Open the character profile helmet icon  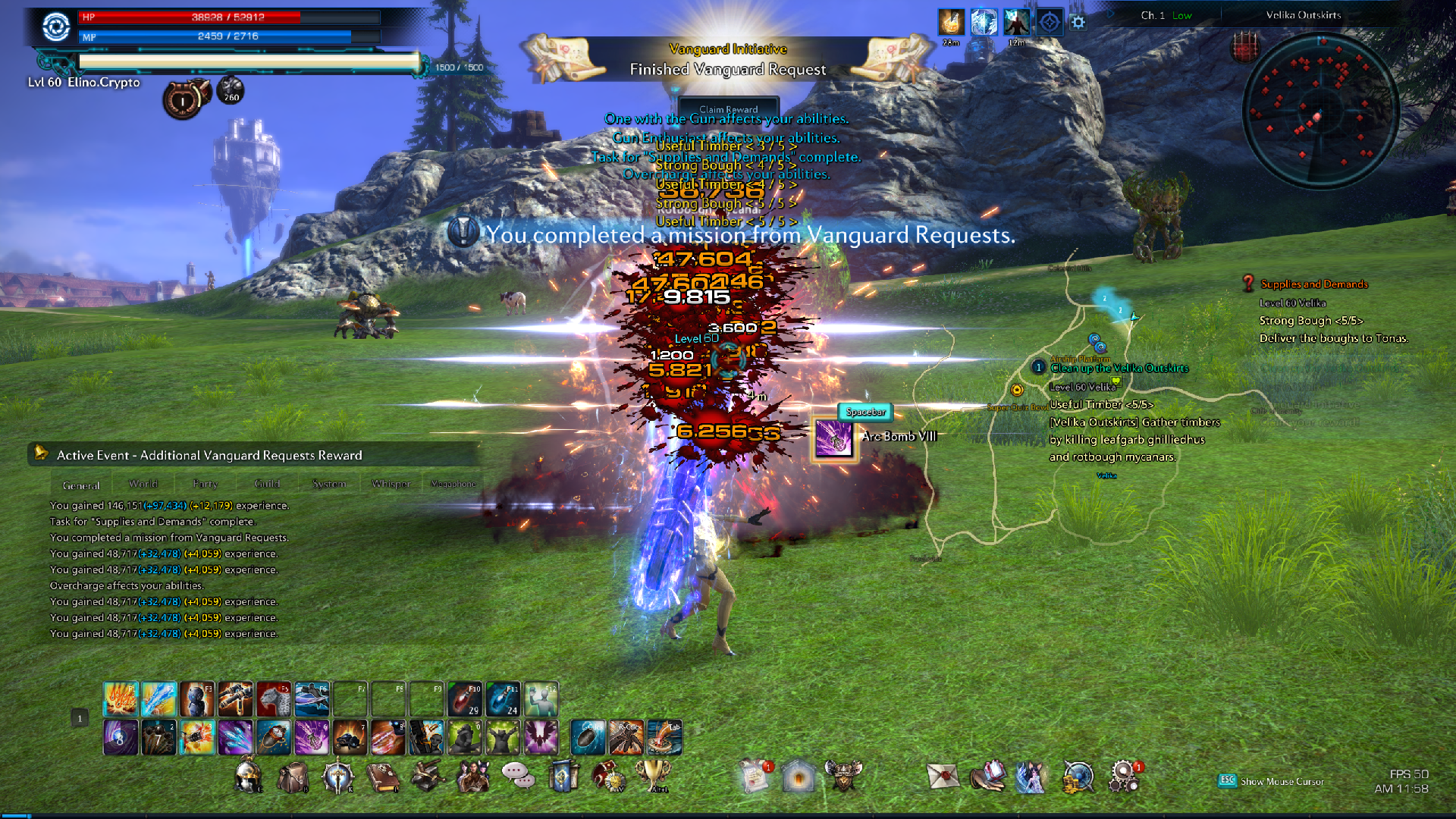(x=249, y=777)
